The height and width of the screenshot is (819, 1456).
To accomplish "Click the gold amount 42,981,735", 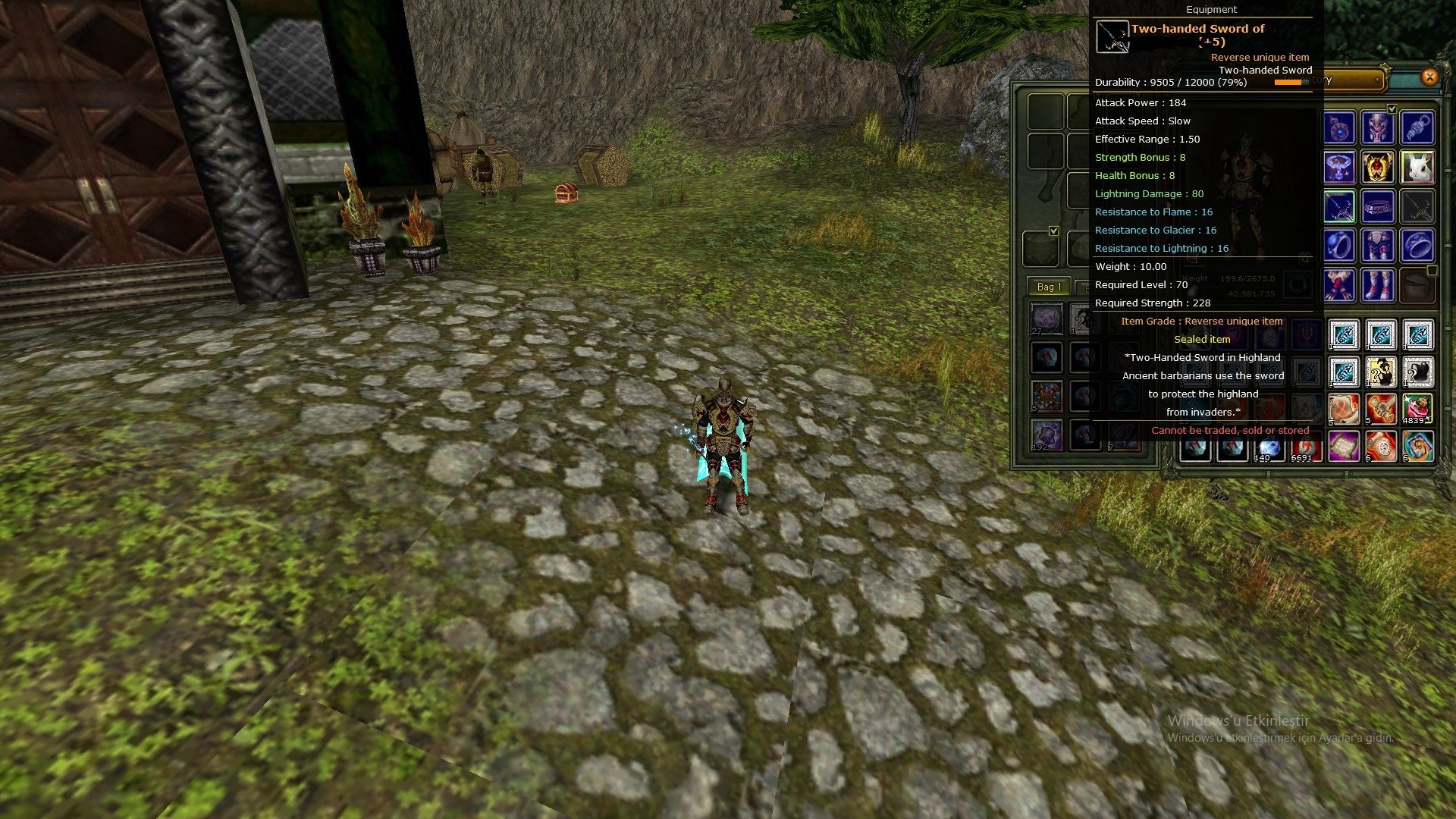I will (x=1249, y=295).
